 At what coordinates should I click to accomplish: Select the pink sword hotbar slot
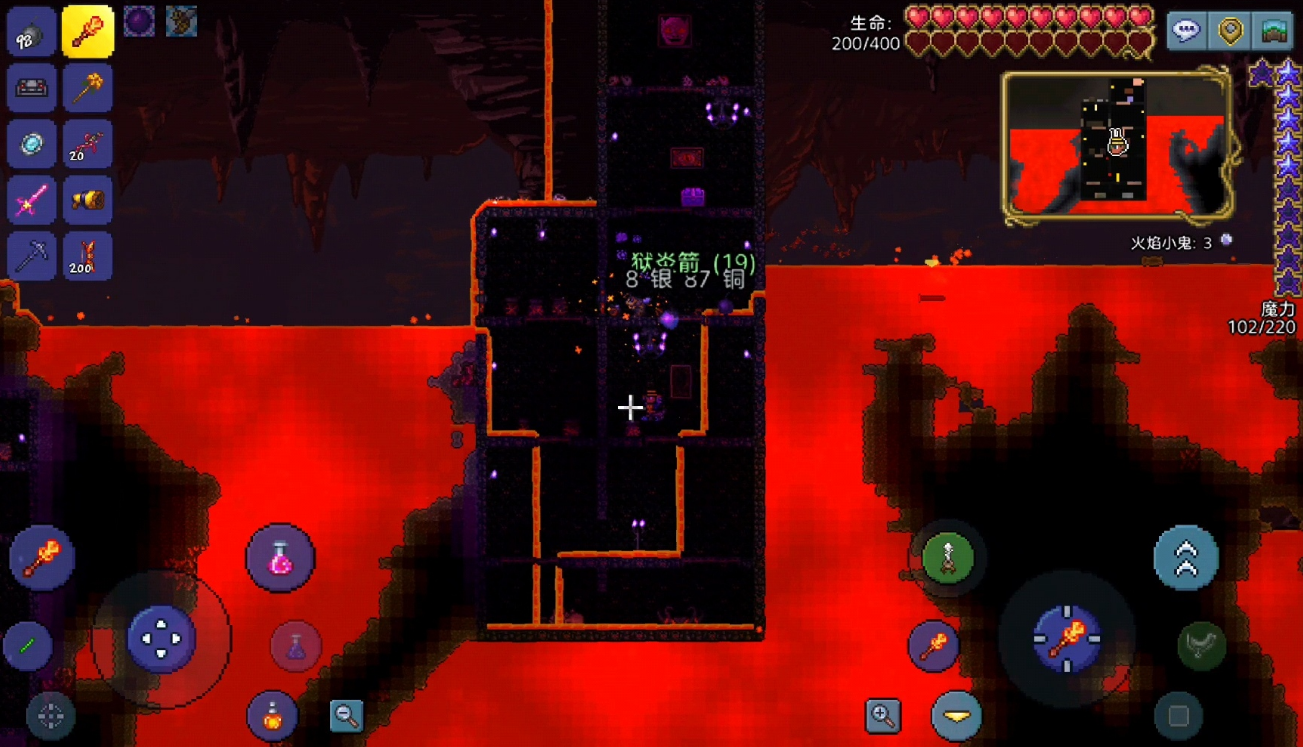[x=32, y=201]
